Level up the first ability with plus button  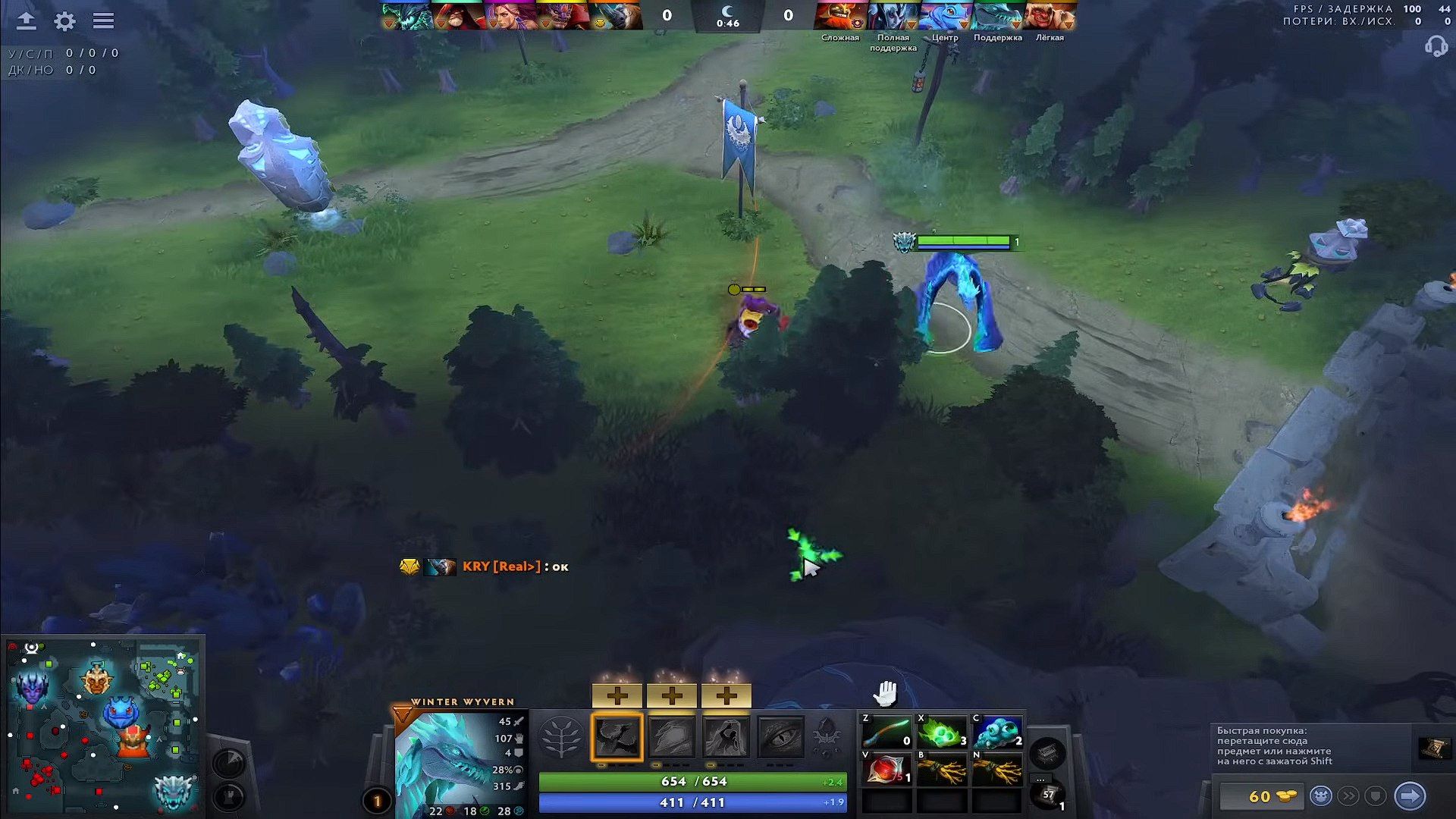tap(617, 695)
